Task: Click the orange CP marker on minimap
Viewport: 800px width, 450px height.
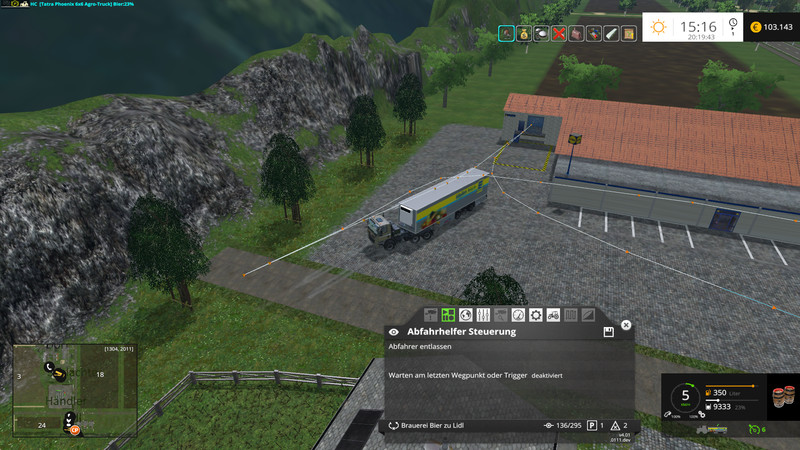Action: 74,430
